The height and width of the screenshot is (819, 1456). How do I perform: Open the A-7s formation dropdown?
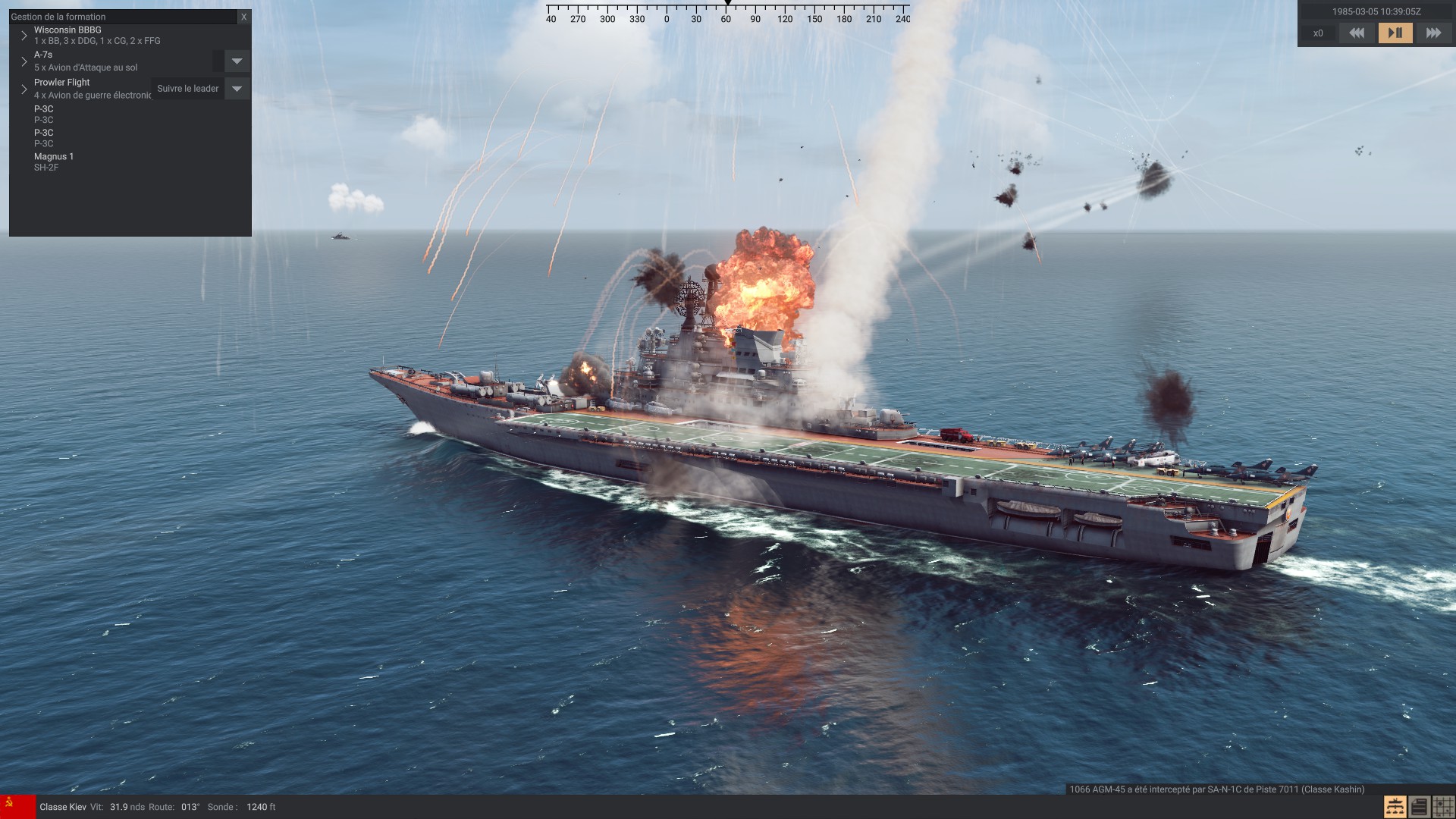(237, 61)
